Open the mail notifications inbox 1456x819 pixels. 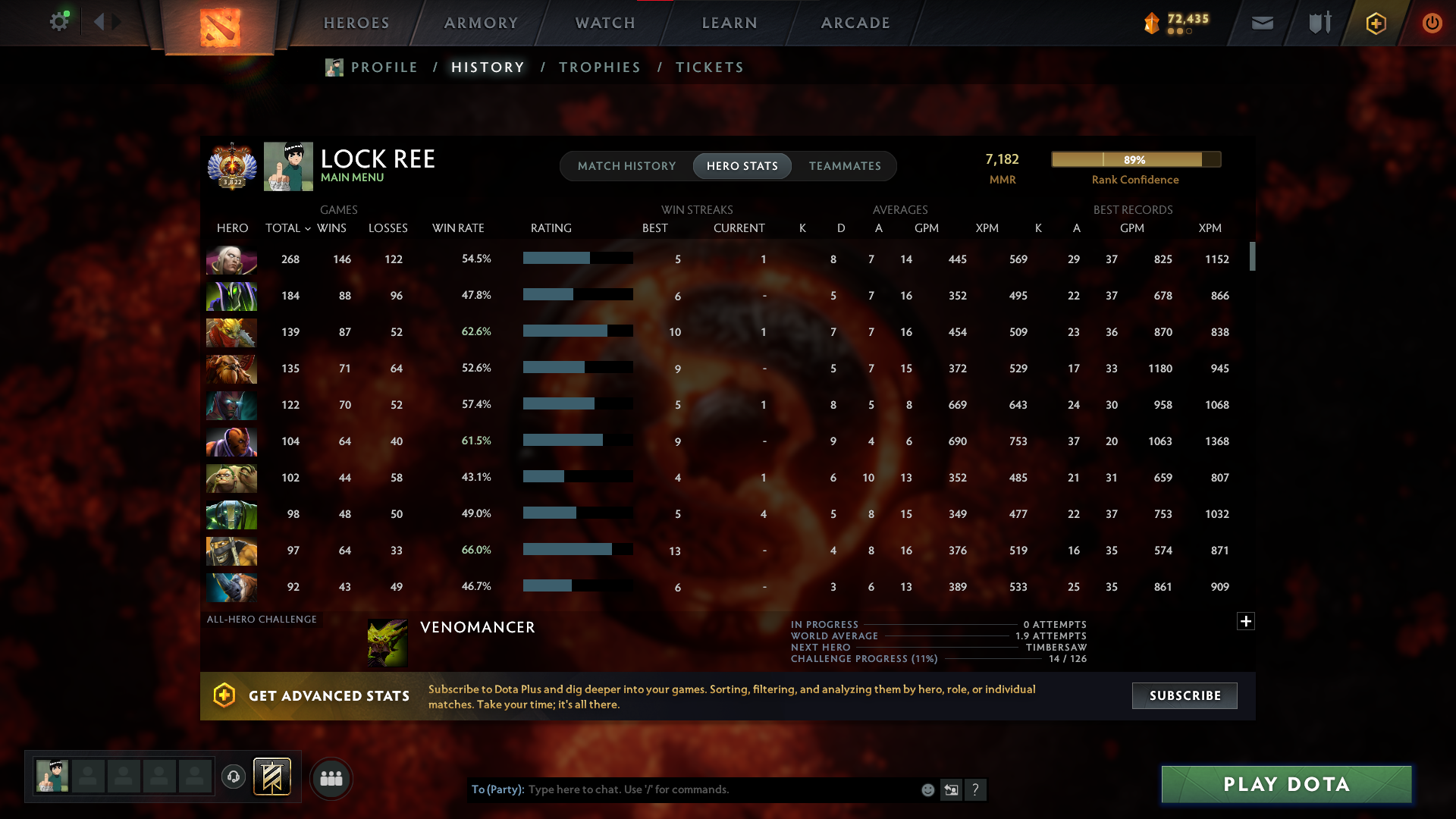click(1261, 23)
